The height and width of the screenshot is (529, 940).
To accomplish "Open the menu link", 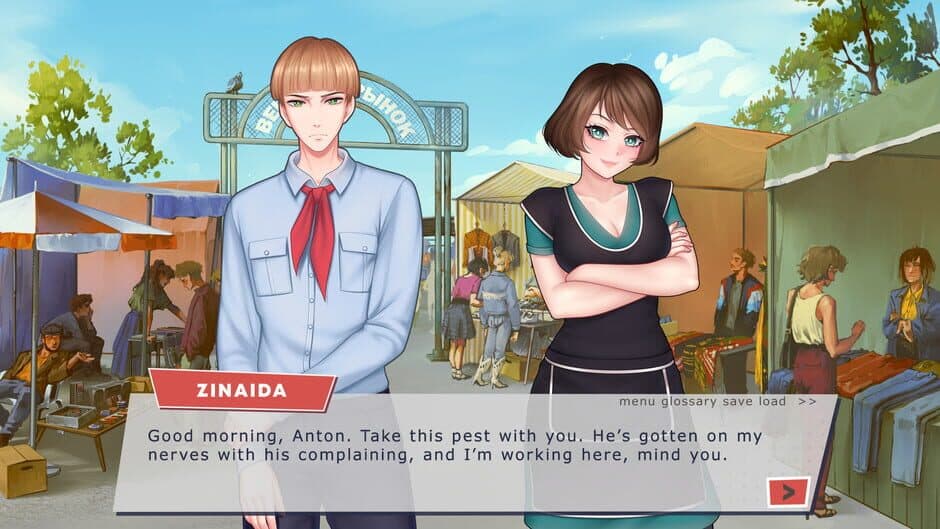I will point(637,401).
